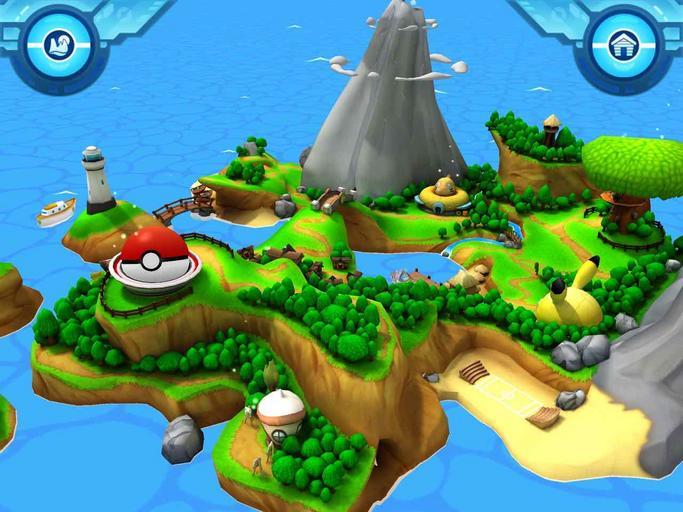The height and width of the screenshot is (512, 683).
Task: Go to the cabin home button
Action: pyautogui.click(x=624, y=45)
